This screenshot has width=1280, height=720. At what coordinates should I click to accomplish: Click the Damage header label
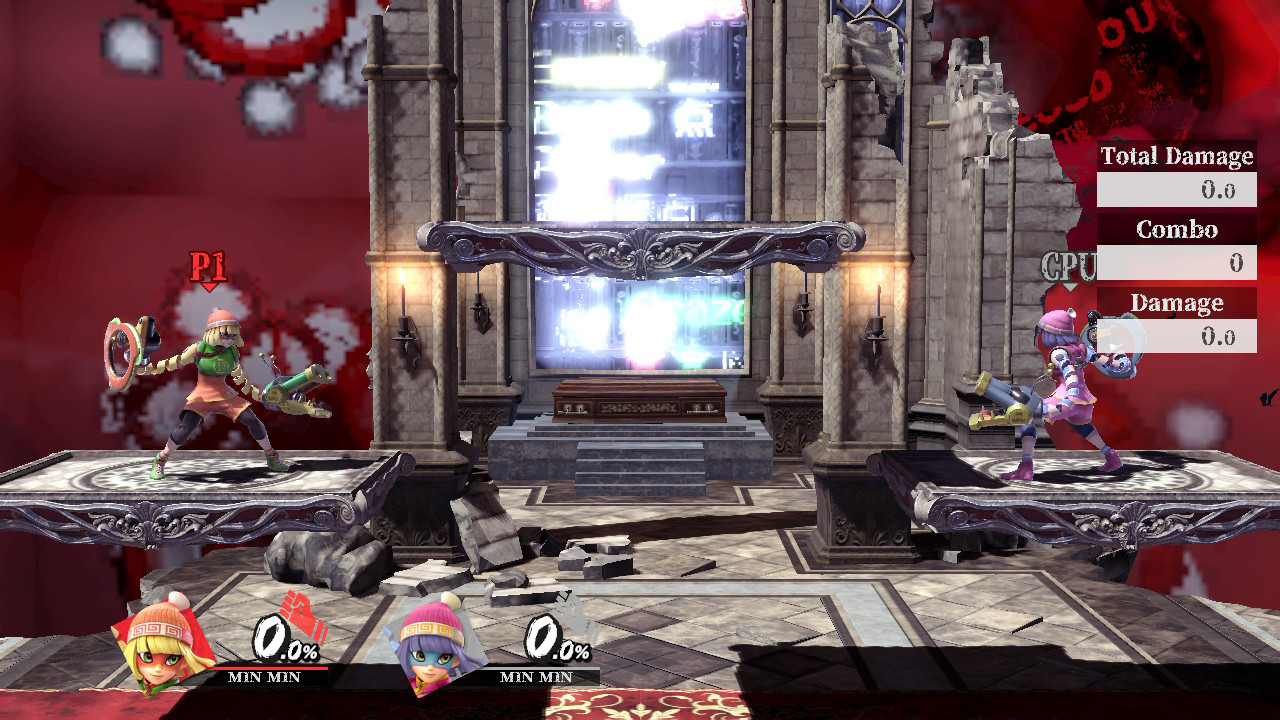tap(1176, 303)
